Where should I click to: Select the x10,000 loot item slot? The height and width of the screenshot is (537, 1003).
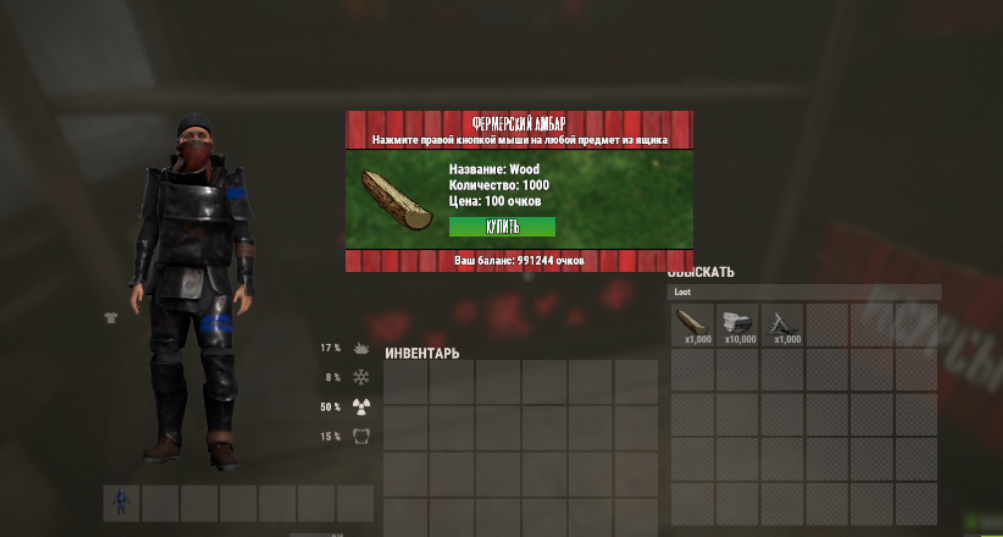[738, 325]
